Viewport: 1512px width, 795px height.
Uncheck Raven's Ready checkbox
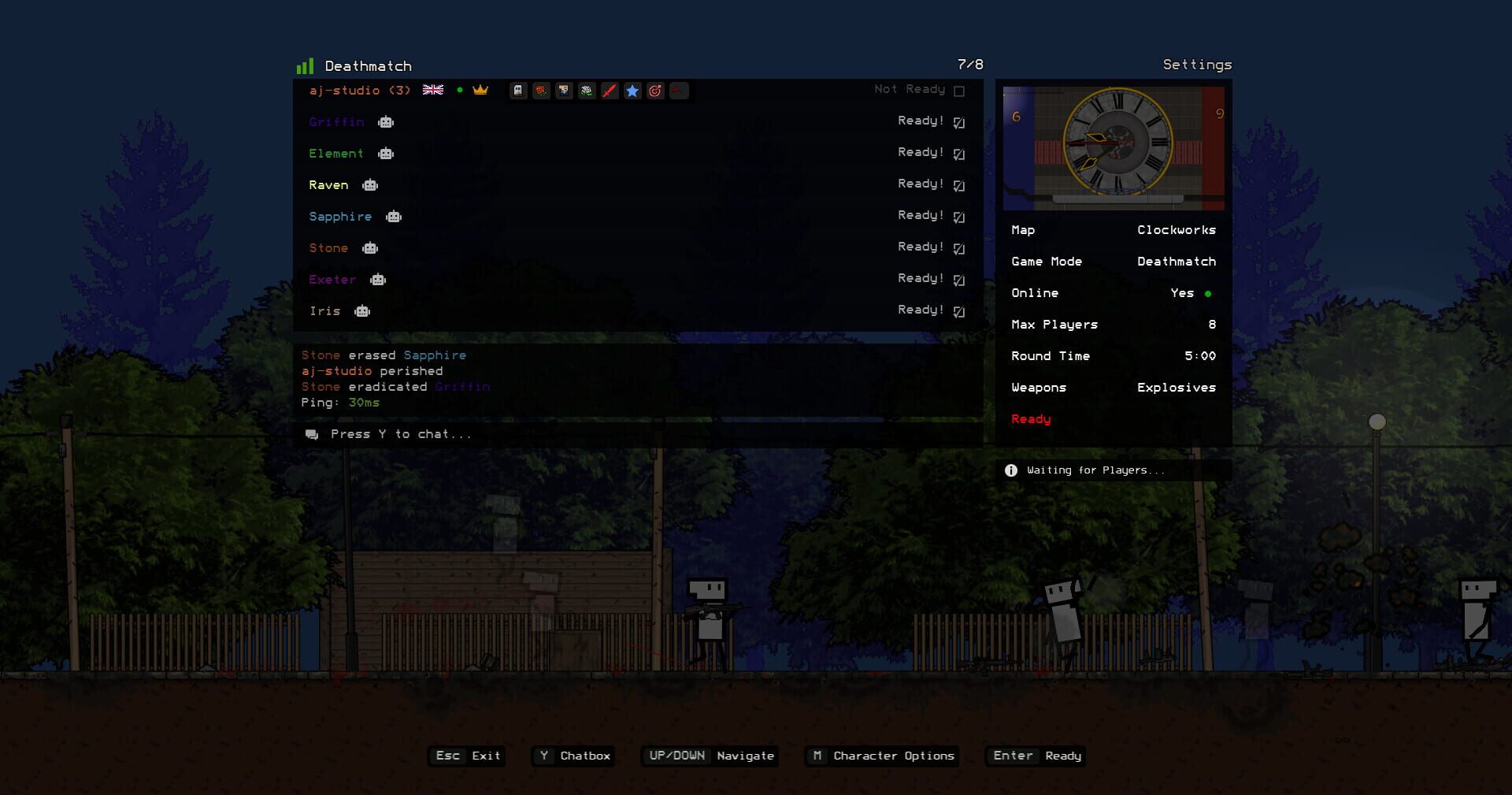(x=958, y=184)
